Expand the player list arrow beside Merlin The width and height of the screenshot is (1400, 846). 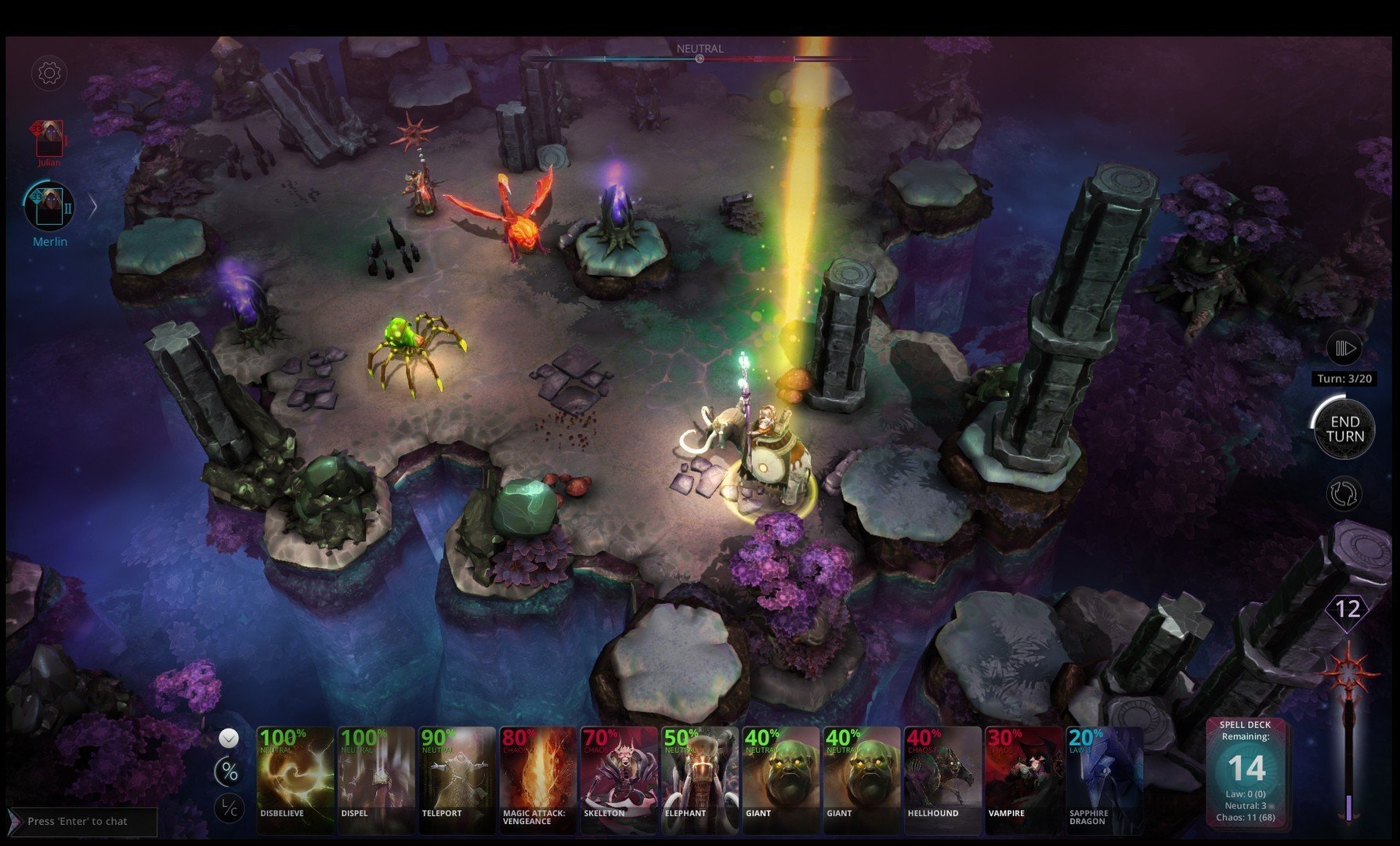coord(92,207)
